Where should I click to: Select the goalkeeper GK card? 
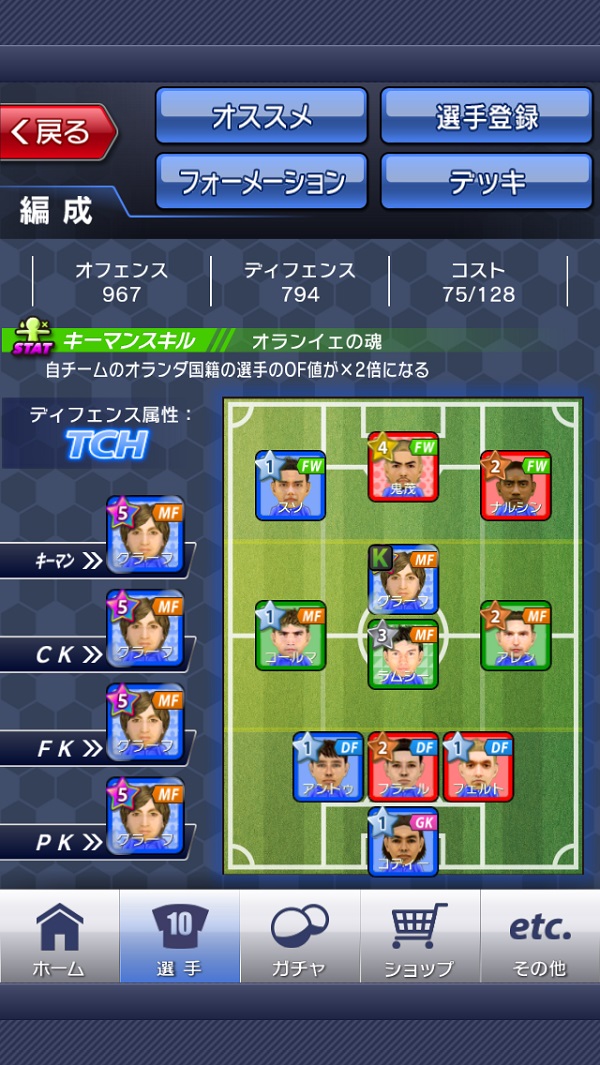click(x=403, y=842)
